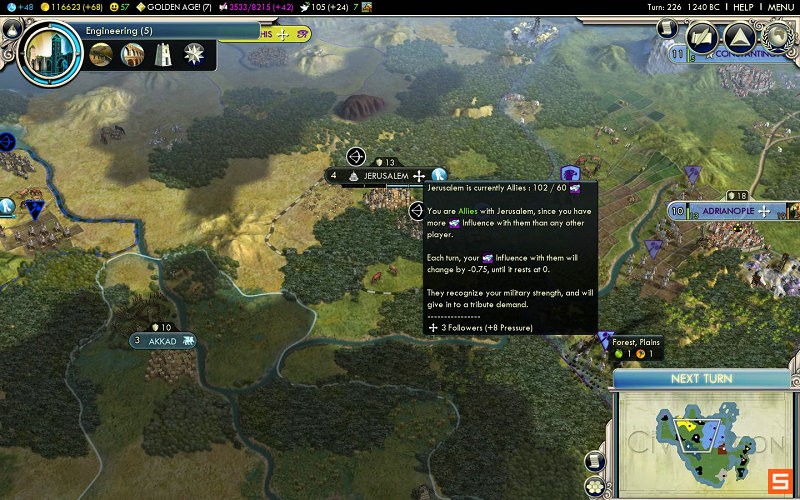This screenshot has width=800, height=500.
Task: Open the scroll icon beside the minimap
Action: click(596, 462)
